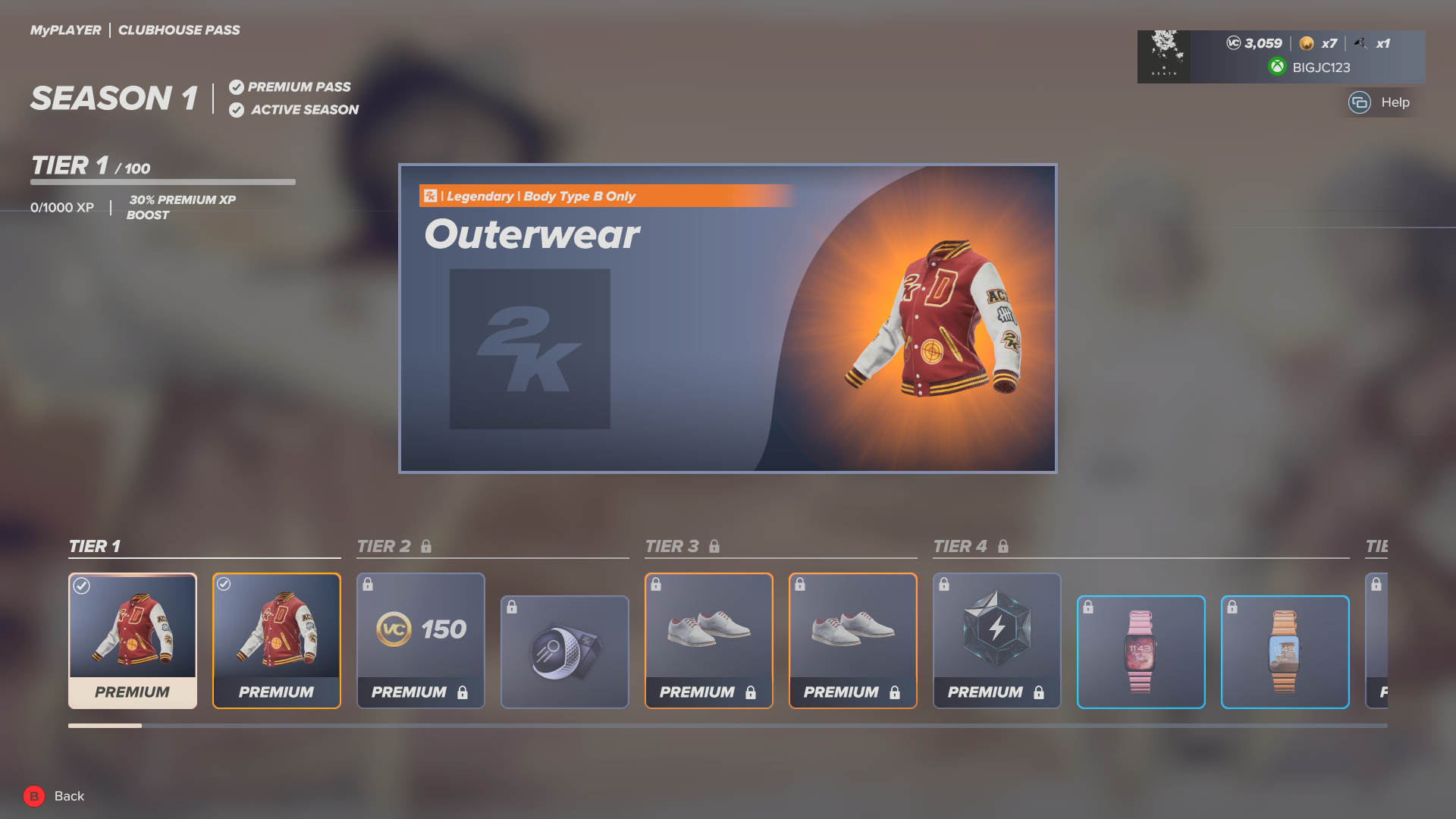Click the 0/1000 XP progress bar
This screenshot has width=1456, height=819.
point(163,183)
